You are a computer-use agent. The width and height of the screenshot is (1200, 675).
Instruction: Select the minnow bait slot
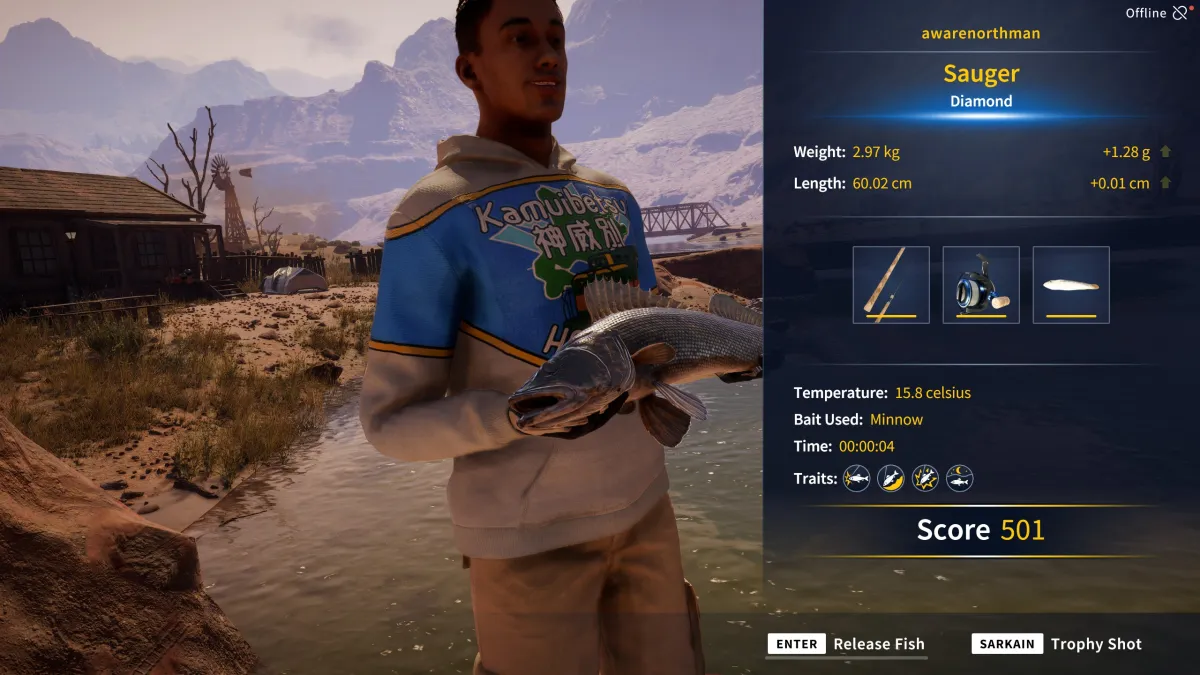(x=1071, y=285)
